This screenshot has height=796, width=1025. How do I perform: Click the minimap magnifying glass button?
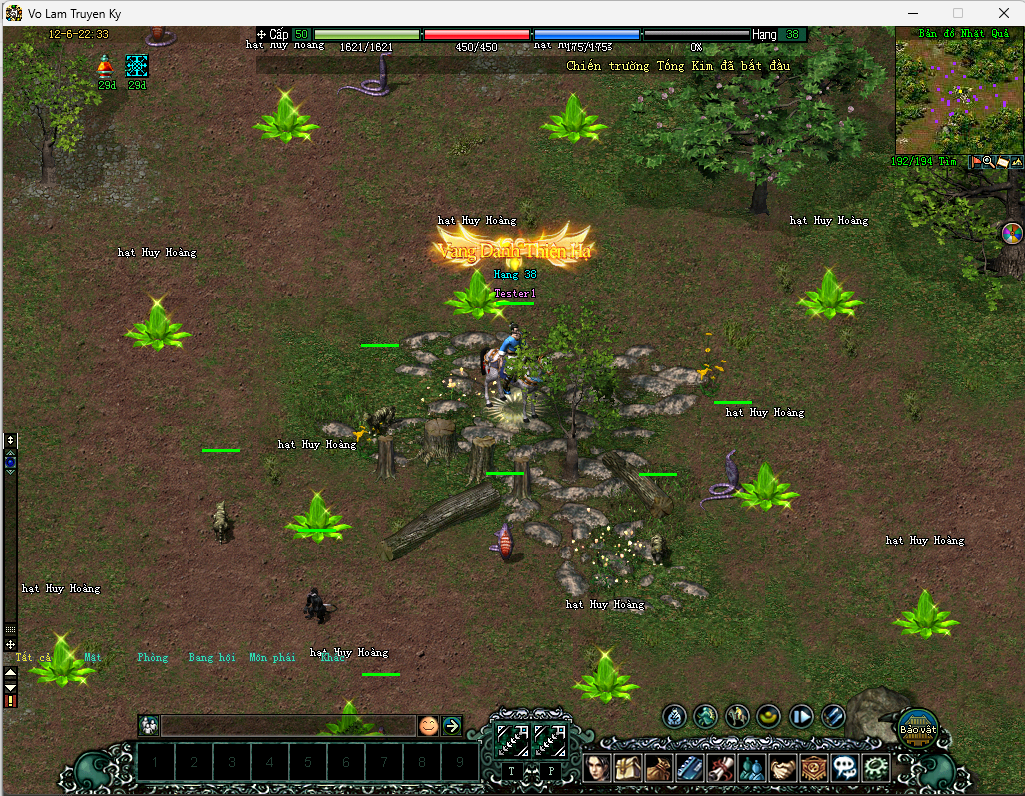pyautogui.click(x=988, y=161)
